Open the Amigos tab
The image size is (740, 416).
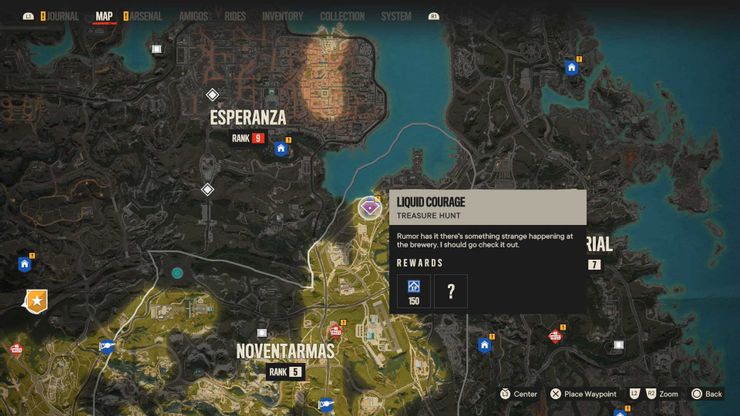click(x=193, y=17)
